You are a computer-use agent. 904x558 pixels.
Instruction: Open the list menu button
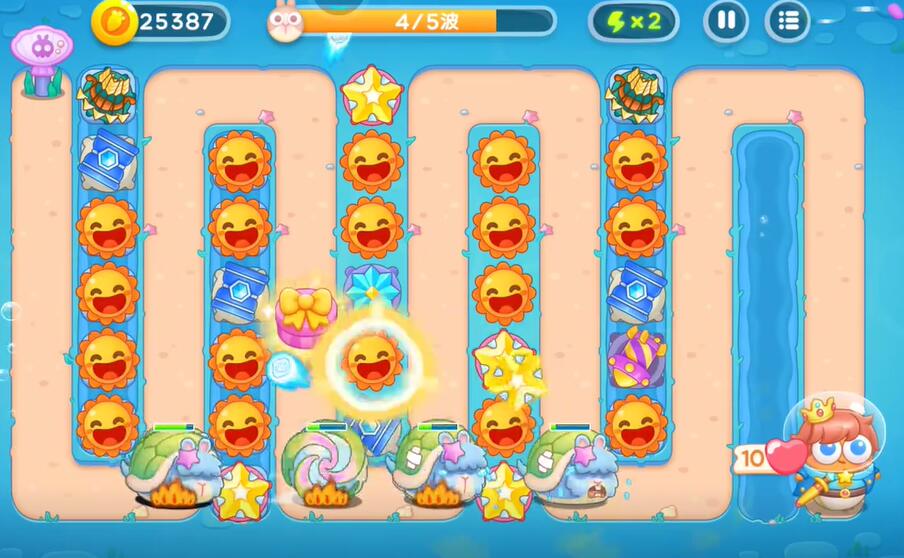[x=788, y=21]
